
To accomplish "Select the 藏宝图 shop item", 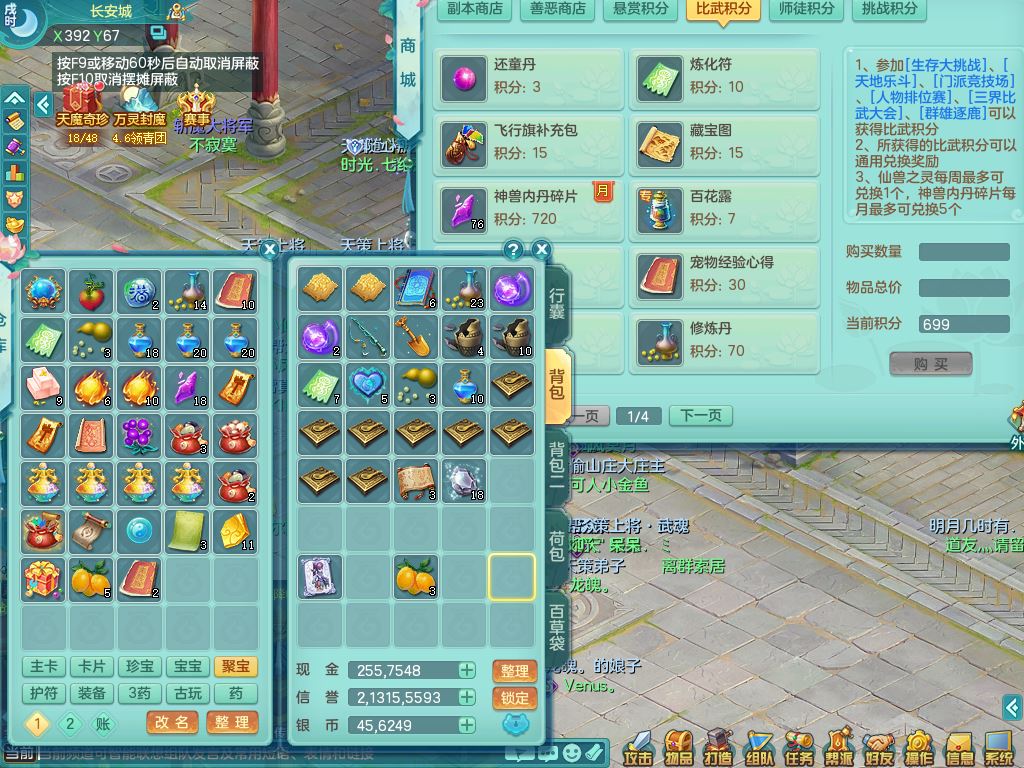I will point(725,143).
